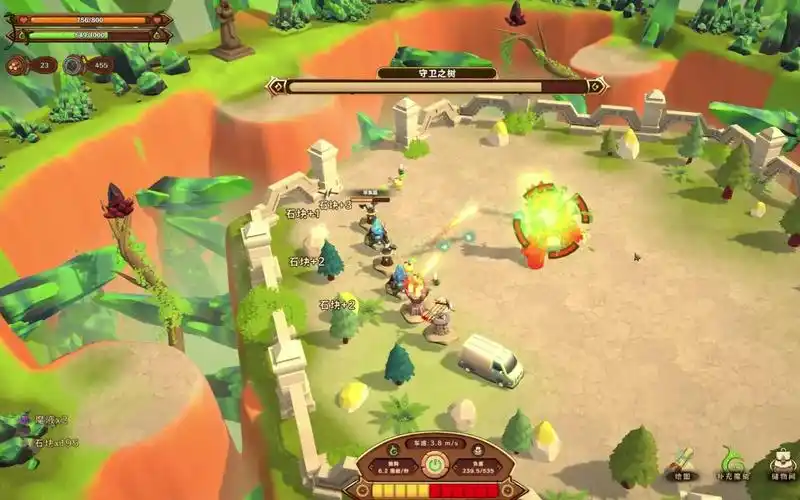The image size is (800, 500).
Task: Open the 储物间 storage room icon
Action: [783, 462]
